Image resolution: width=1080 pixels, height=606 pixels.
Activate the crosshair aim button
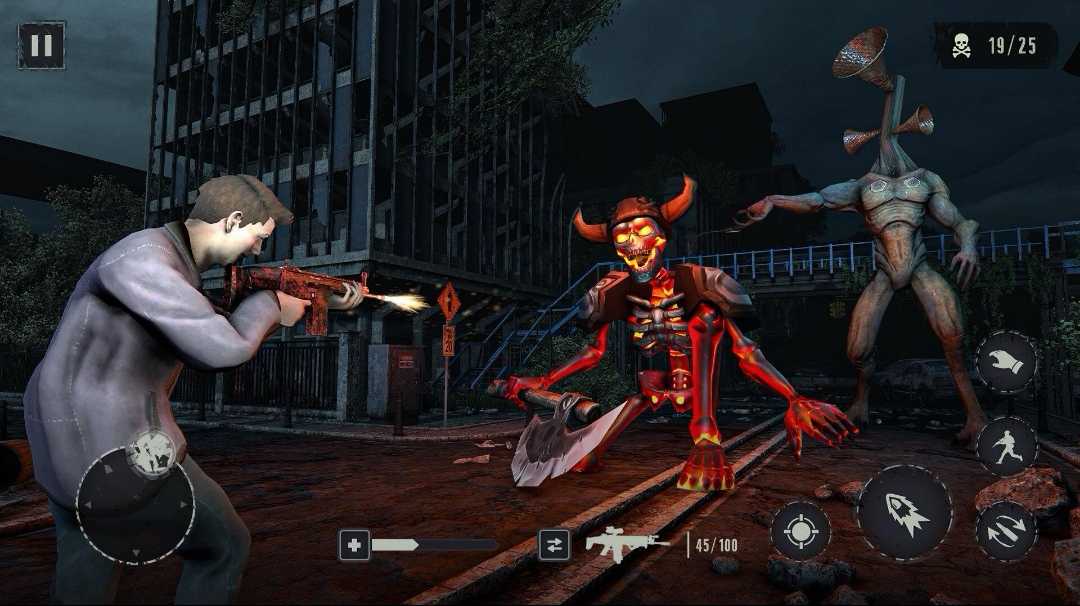pos(800,531)
